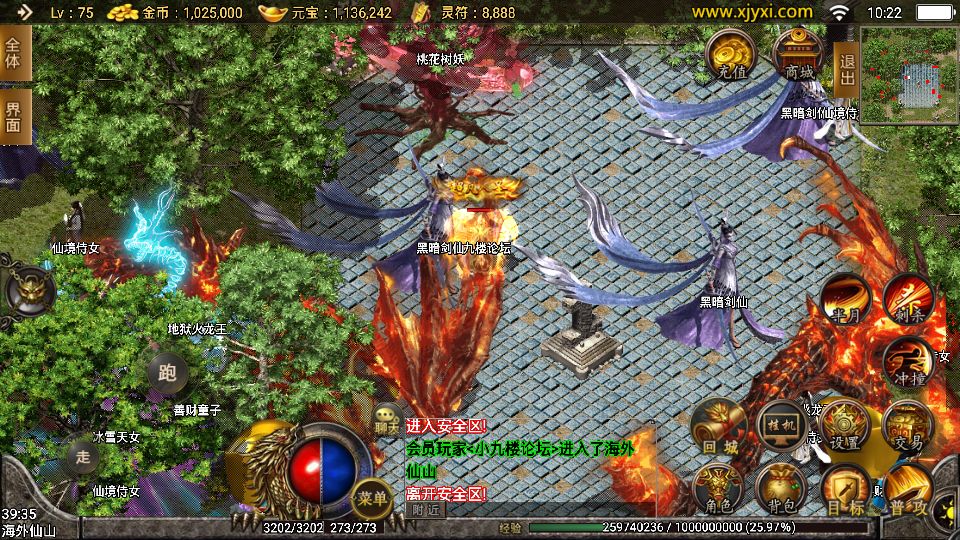Switch to 跑 run mode
The height and width of the screenshot is (540, 960).
point(167,374)
